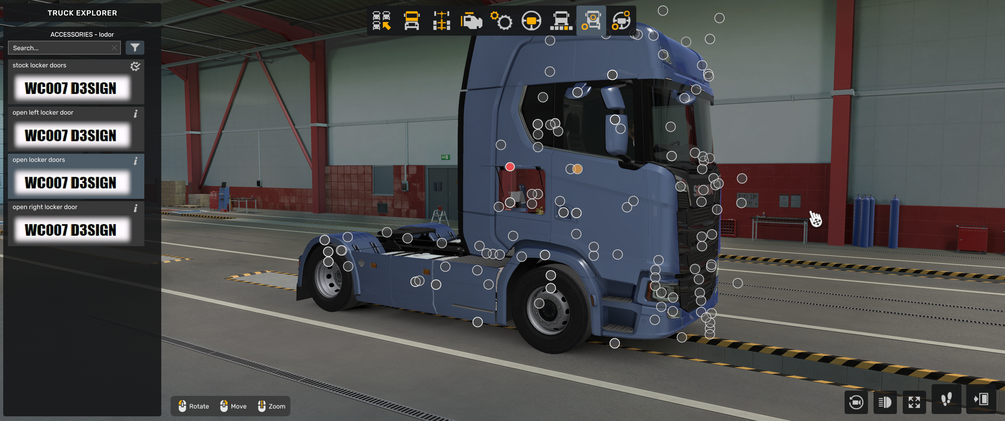Viewport: 1005px width, 421px height.
Task: Switch to the steering wheel interior category
Action: click(x=531, y=21)
